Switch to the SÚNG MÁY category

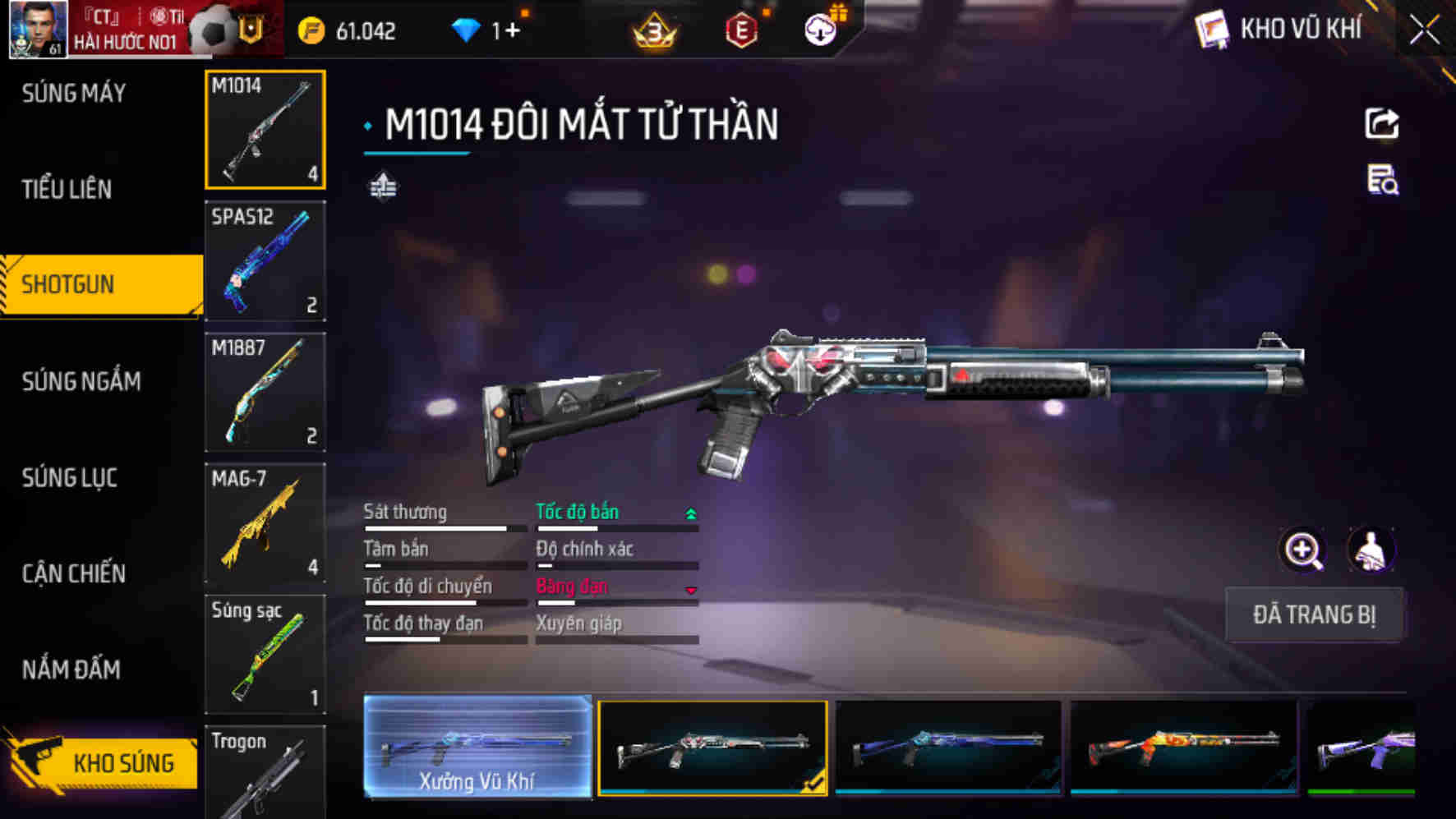coord(74,94)
